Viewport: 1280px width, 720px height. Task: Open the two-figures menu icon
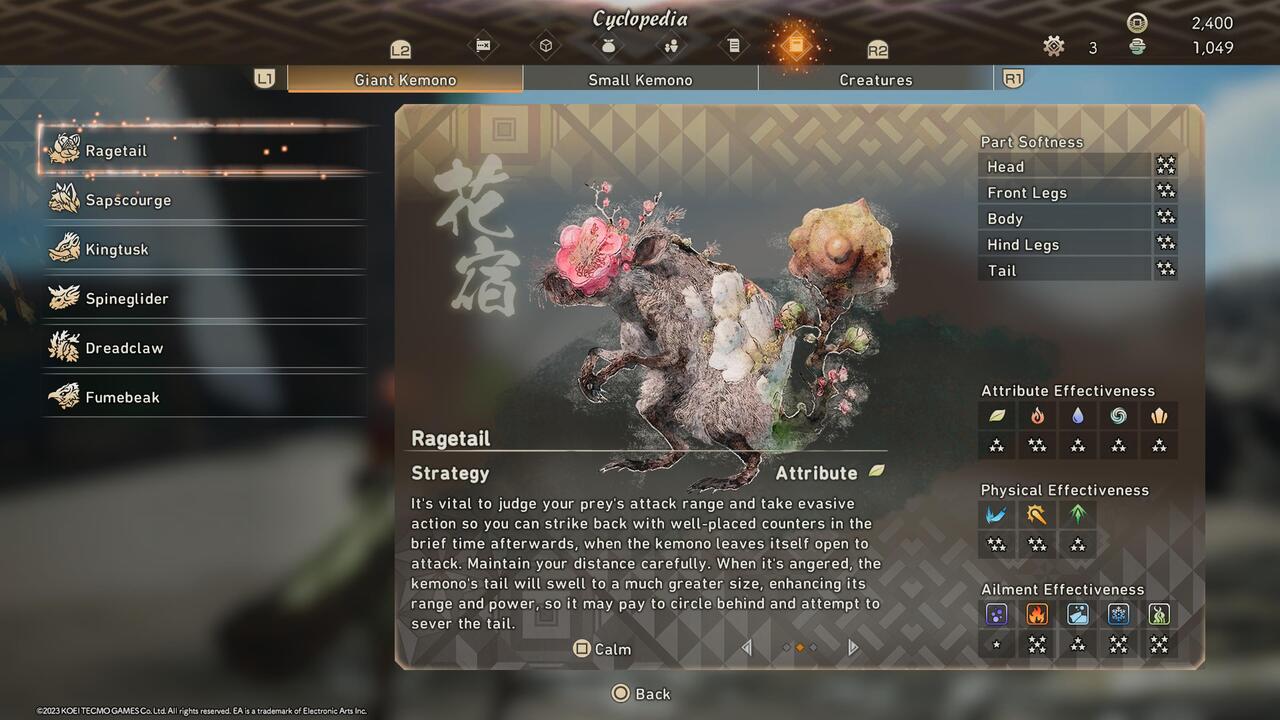pos(671,46)
